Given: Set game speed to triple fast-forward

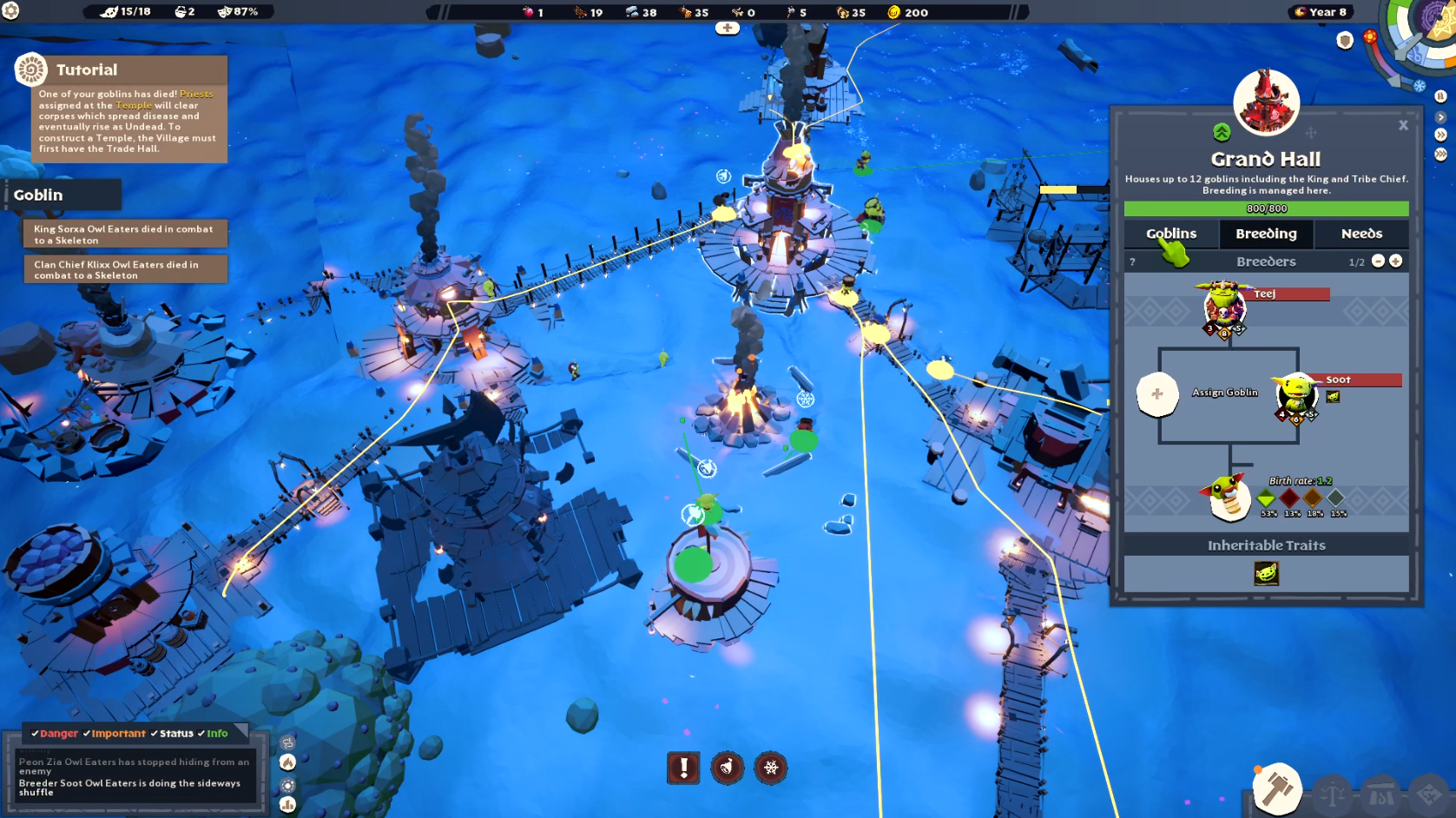Looking at the screenshot, I should point(1440,155).
